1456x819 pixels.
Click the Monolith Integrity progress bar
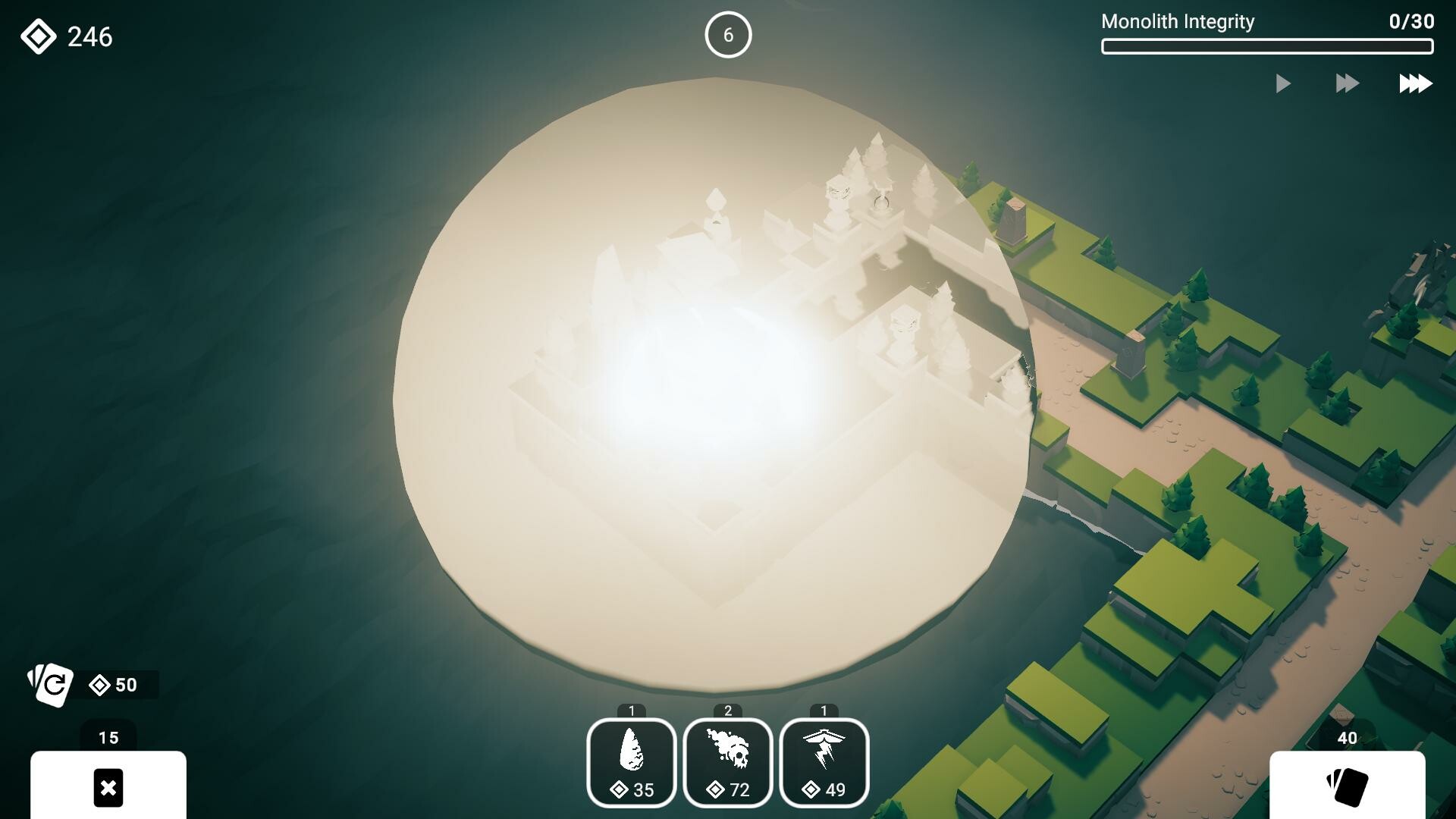(x=1267, y=47)
